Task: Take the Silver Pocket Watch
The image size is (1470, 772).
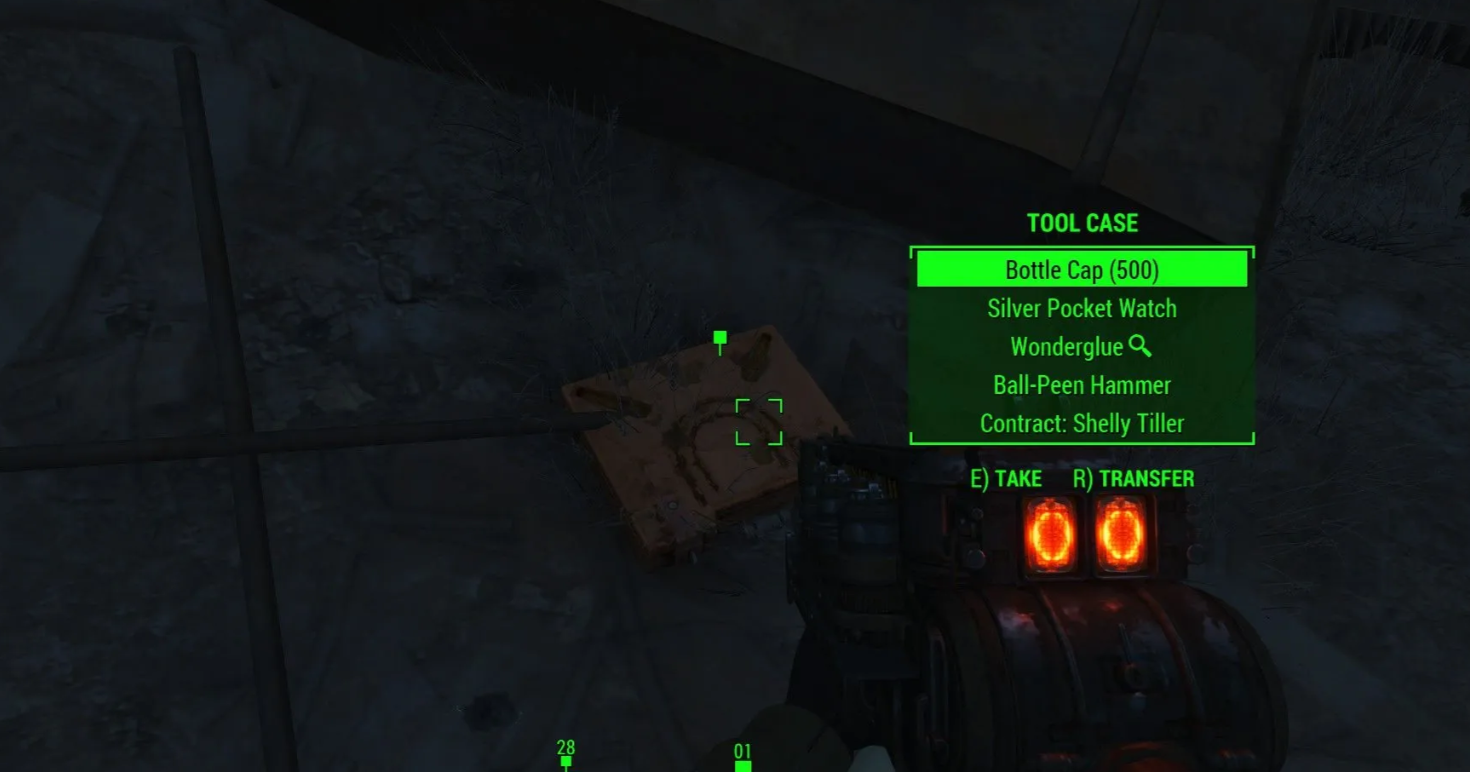Action: [1081, 309]
